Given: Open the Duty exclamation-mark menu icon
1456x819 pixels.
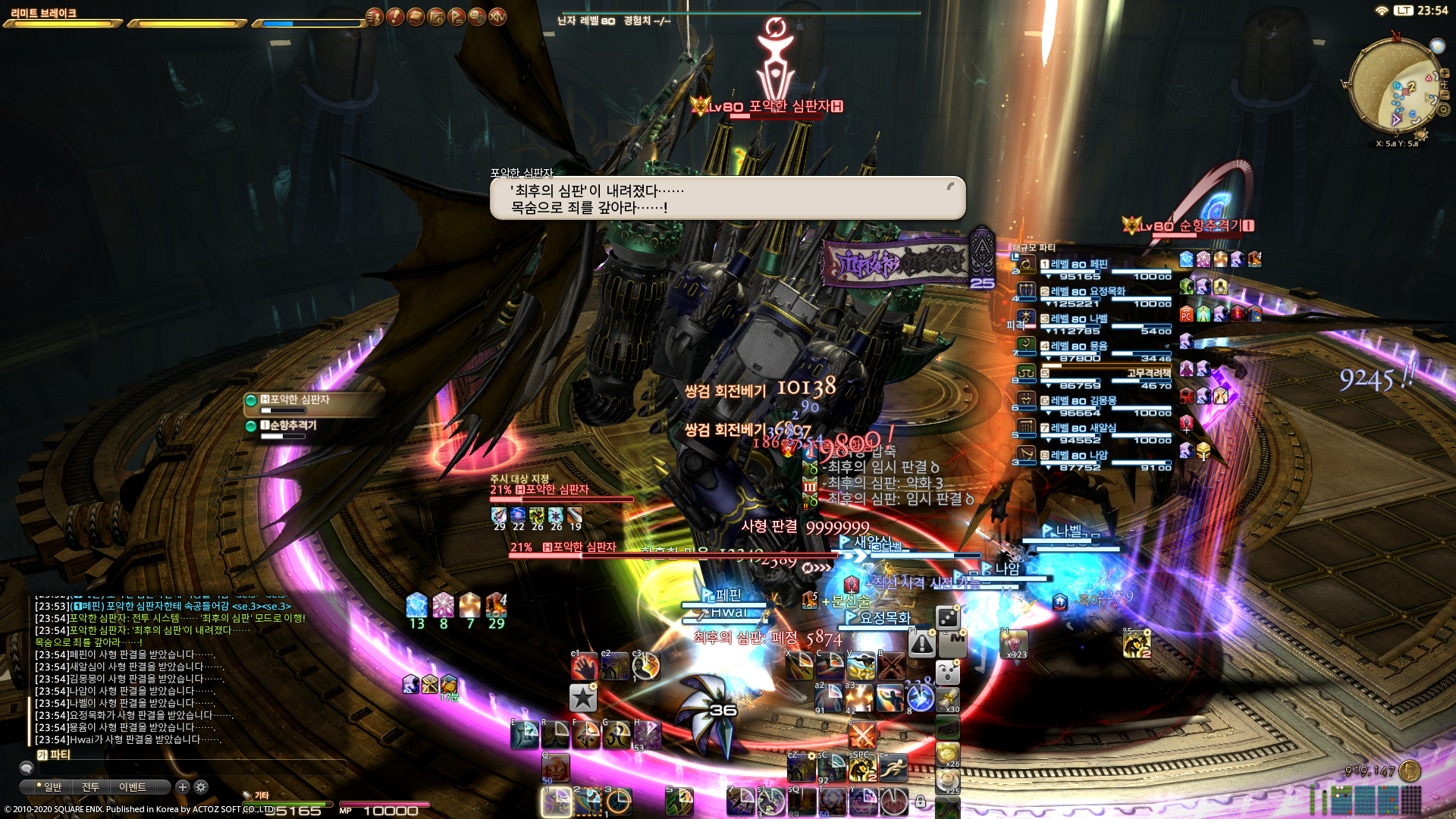Looking at the screenshot, I should pyautogui.click(x=396, y=17).
